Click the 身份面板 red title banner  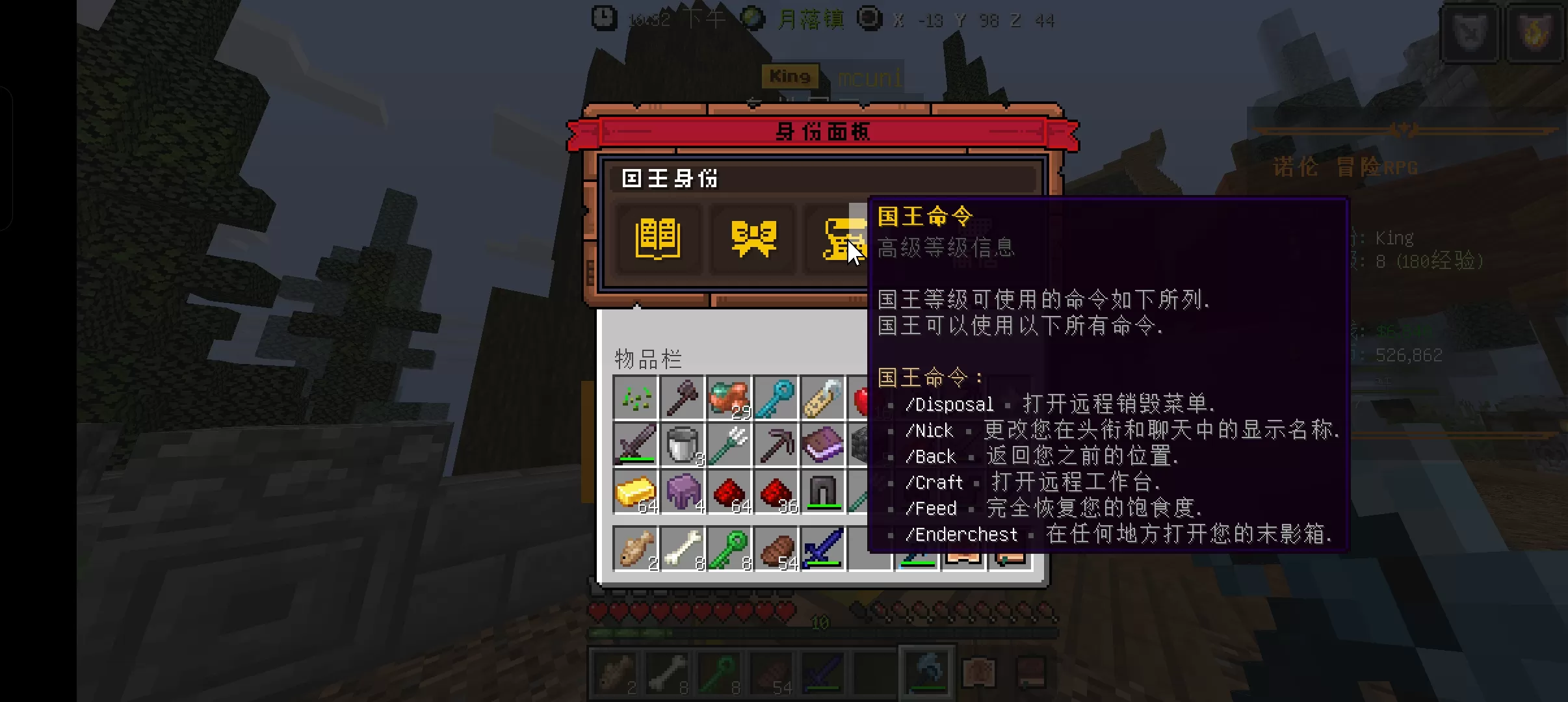(823, 131)
